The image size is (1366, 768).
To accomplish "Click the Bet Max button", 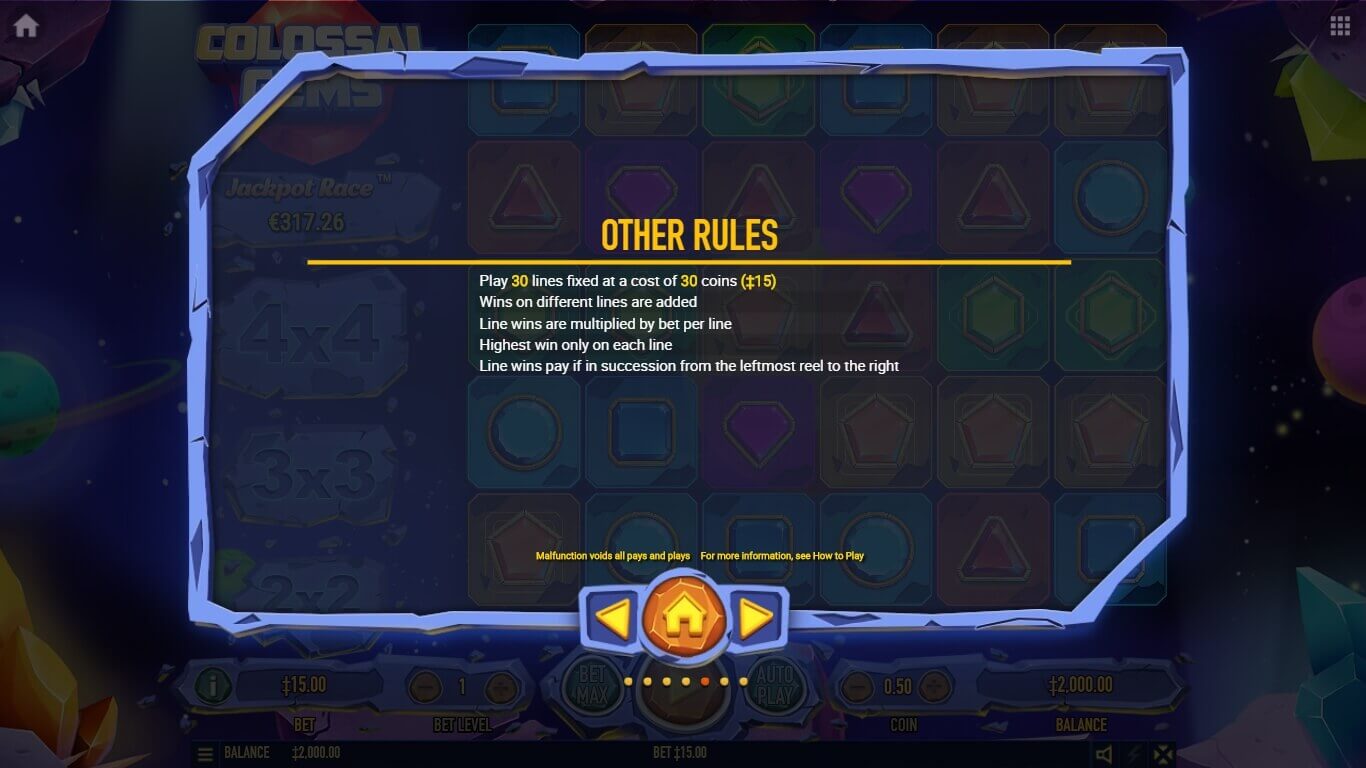I will pyautogui.click(x=592, y=685).
